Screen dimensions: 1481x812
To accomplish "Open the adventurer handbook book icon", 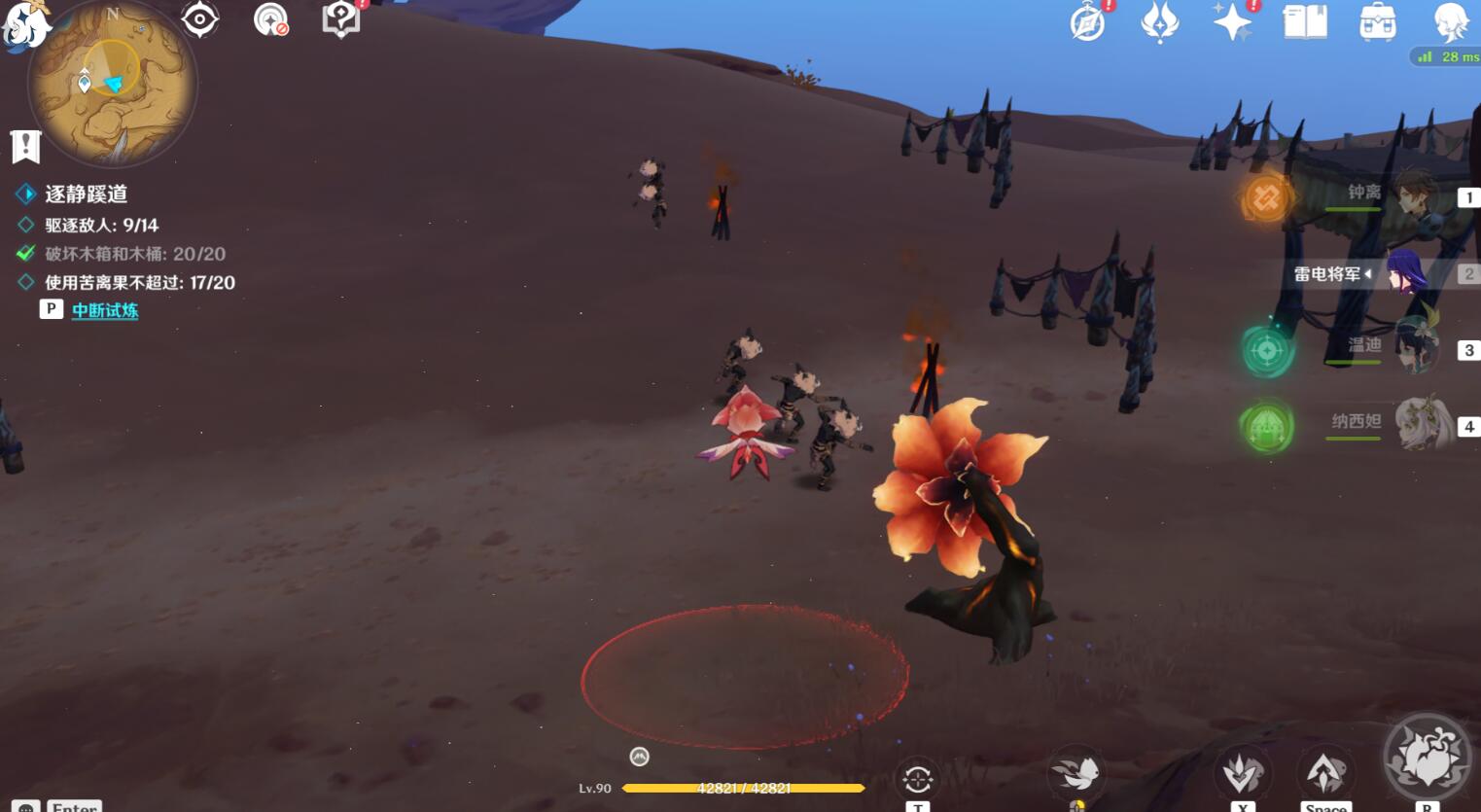I will pyautogui.click(x=1305, y=21).
